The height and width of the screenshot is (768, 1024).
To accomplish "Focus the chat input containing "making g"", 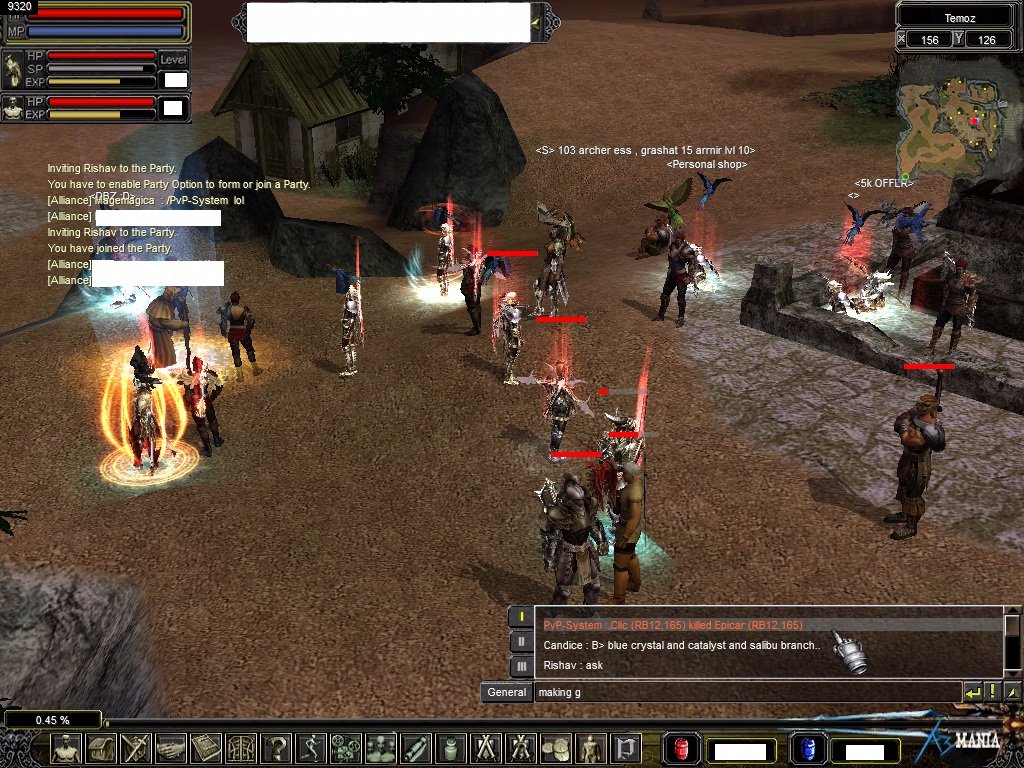I will click(745, 692).
